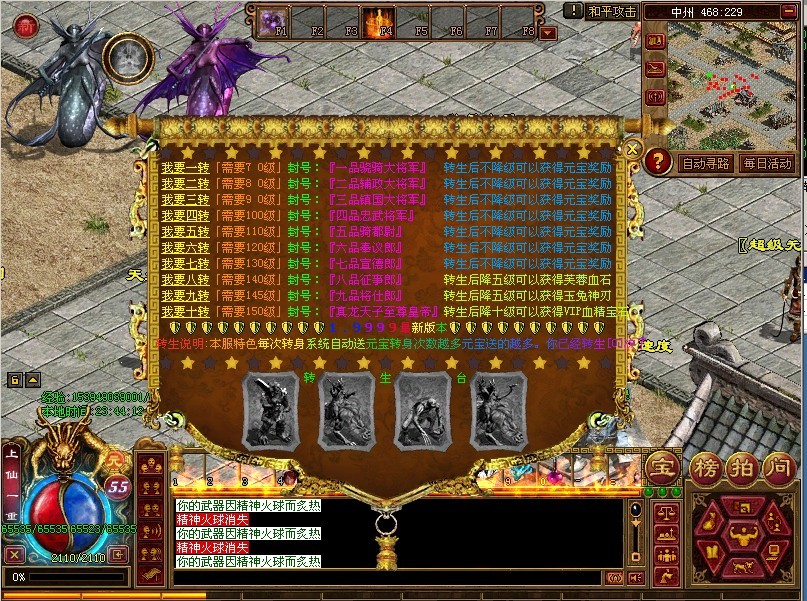Image resolution: width=807 pixels, height=601 pixels.
Task: Click the red round button at top-left
Action: point(26,27)
